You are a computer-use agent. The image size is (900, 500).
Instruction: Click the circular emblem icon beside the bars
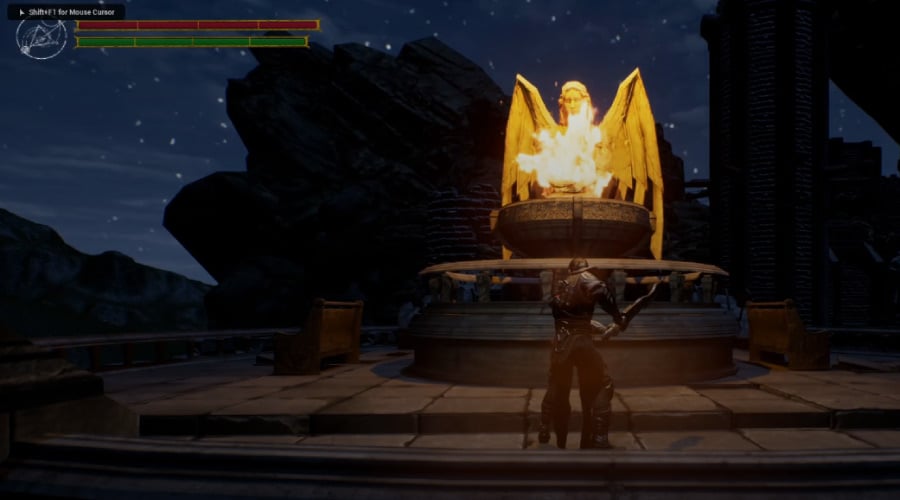click(x=42, y=38)
